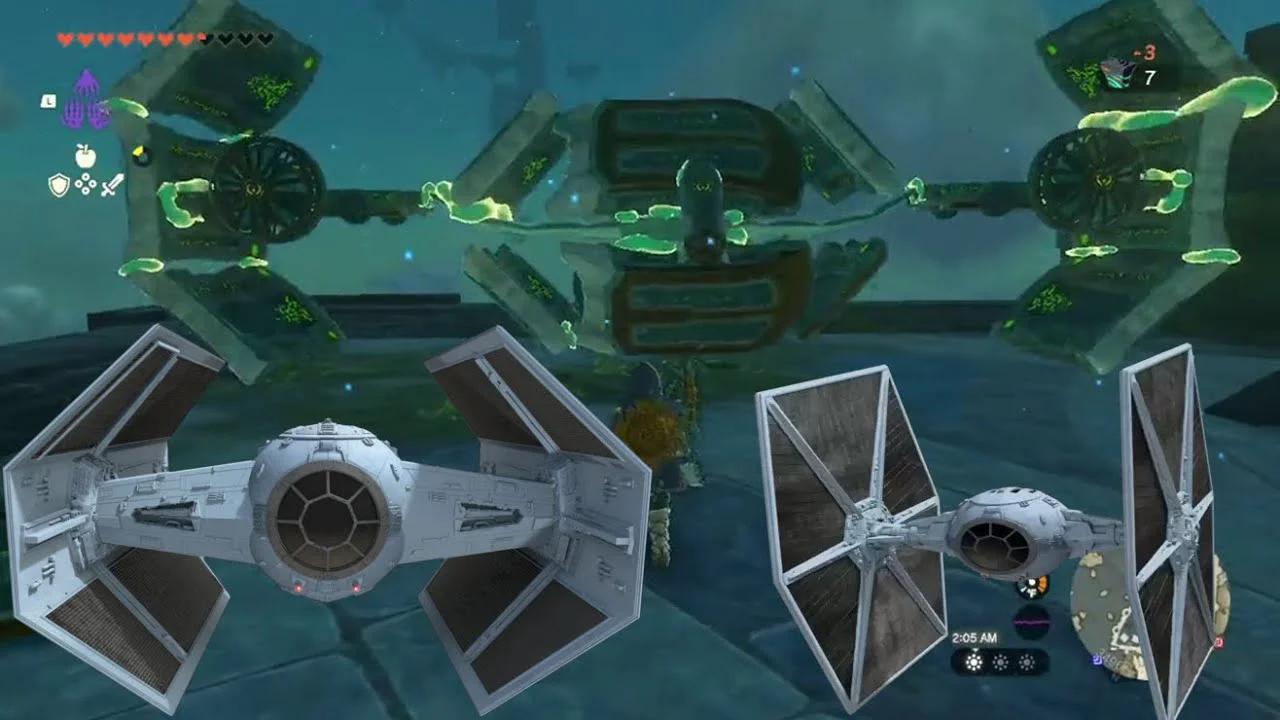
Task: Click the red map marker near wing
Action: [1219, 642]
